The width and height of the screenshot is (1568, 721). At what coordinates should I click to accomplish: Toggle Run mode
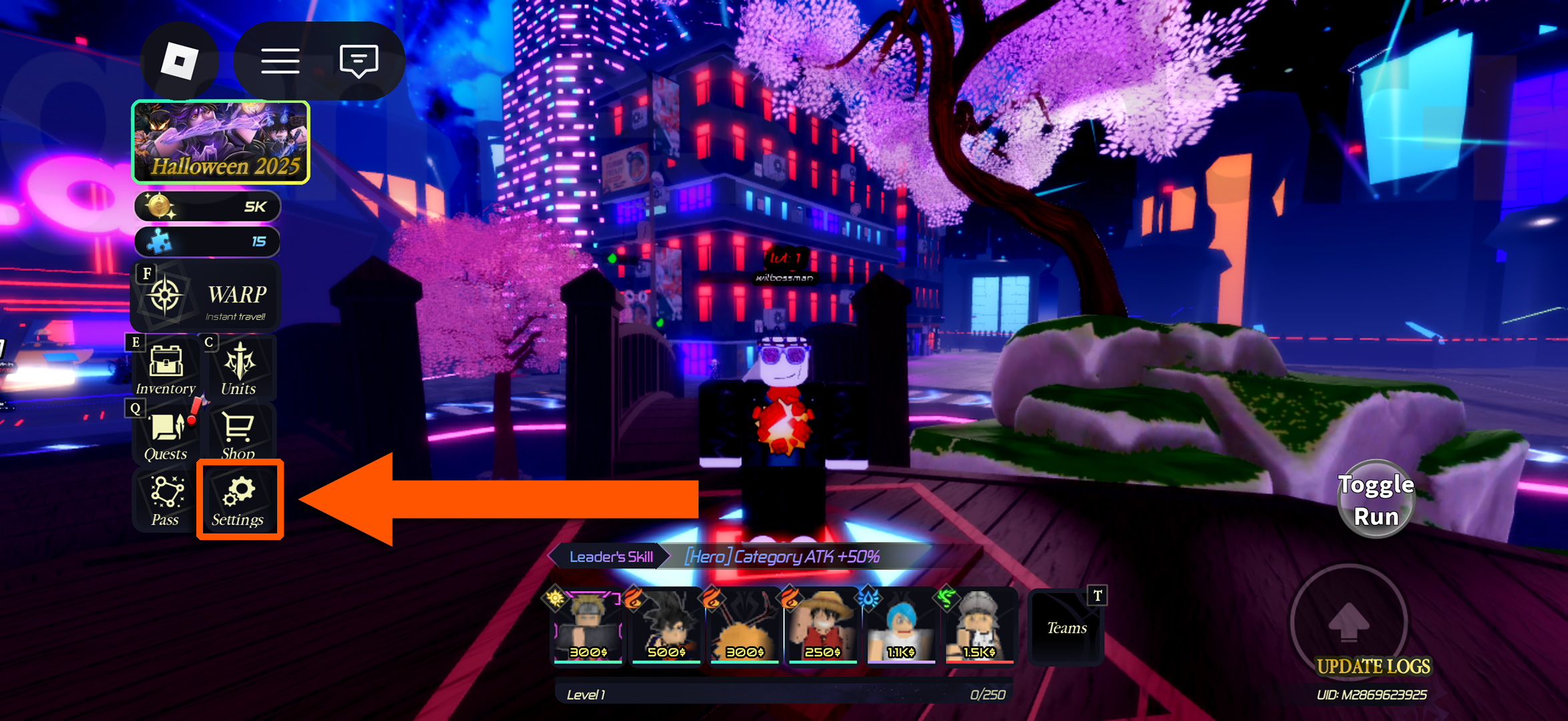1376,497
